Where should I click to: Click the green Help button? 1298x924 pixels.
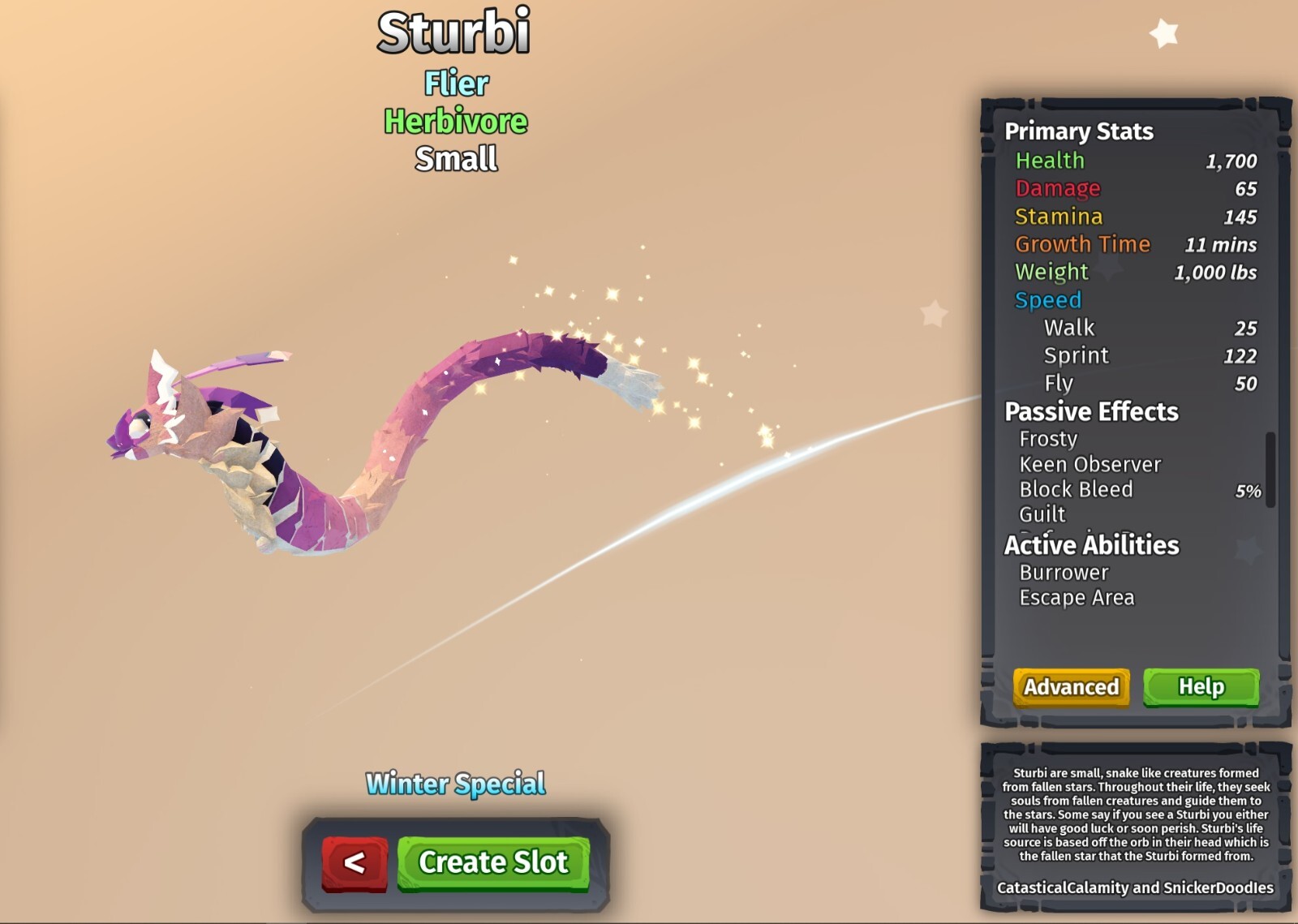[1201, 686]
